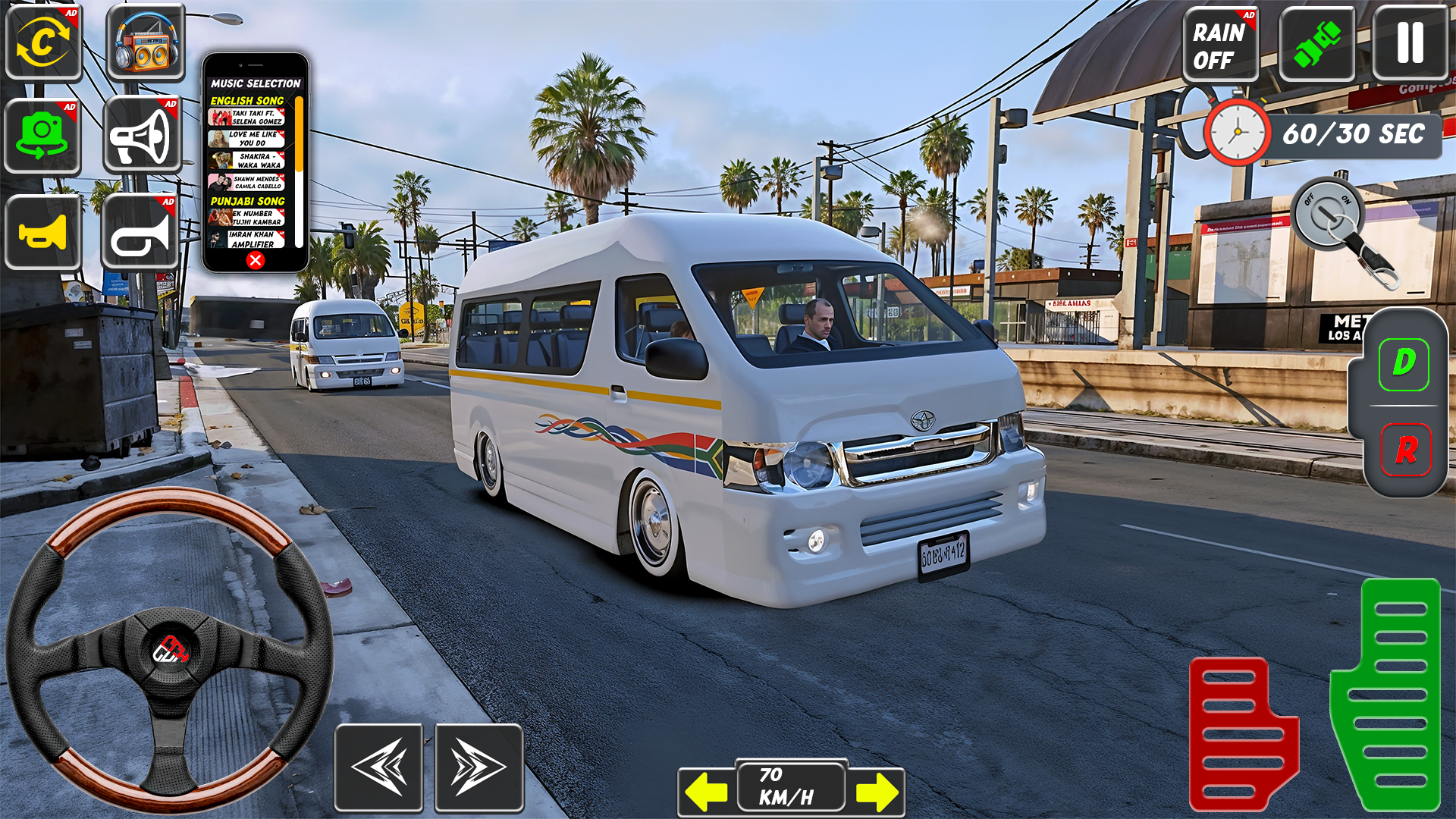Click the fasten seatbelt icon
The height and width of the screenshot is (819, 1456).
(1318, 43)
